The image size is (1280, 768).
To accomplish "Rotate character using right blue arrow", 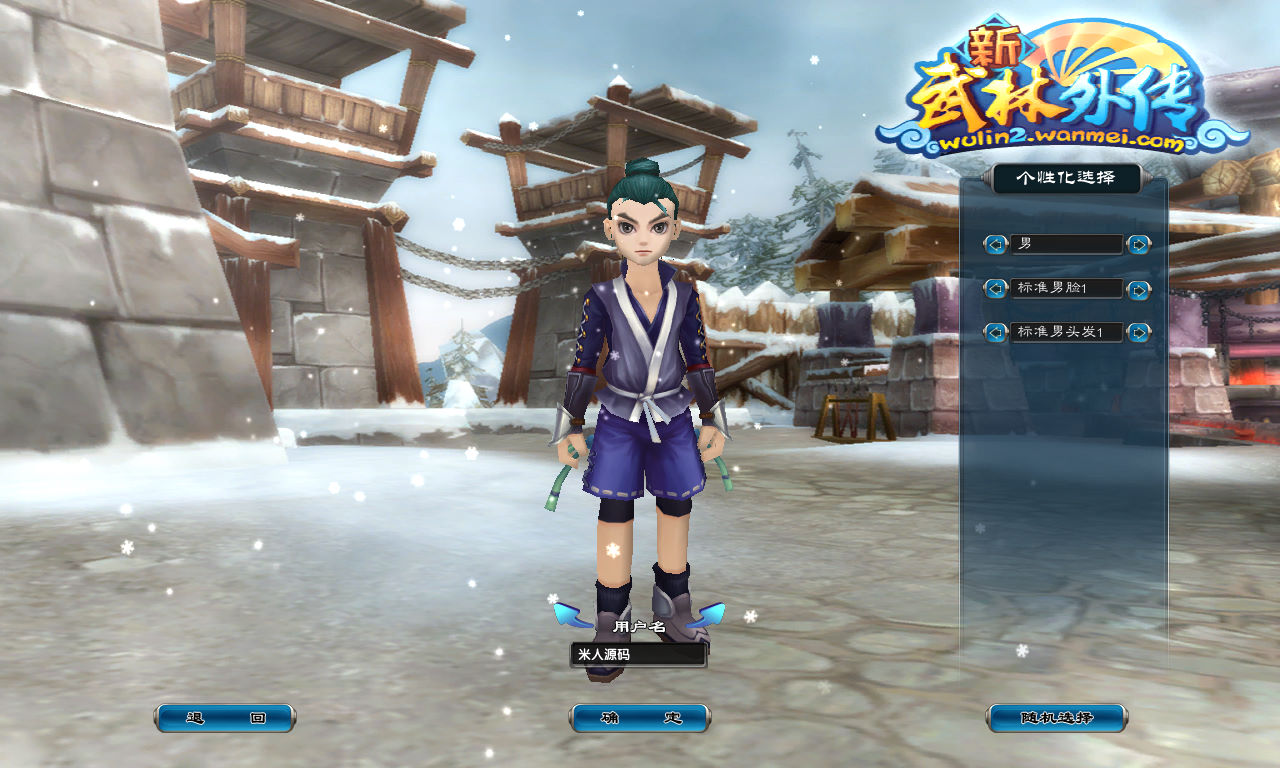I will pyautogui.click(x=709, y=614).
